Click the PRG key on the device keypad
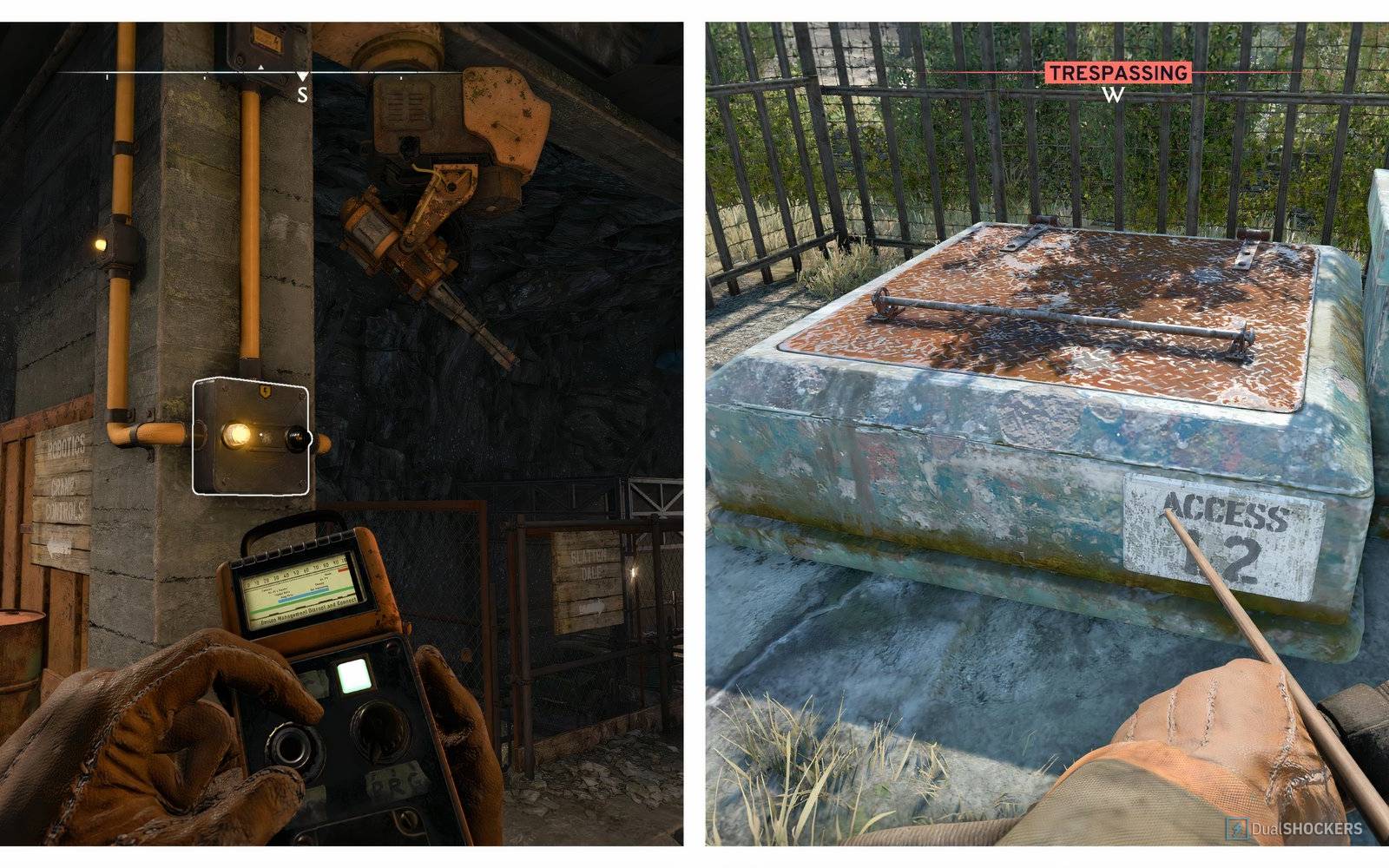This screenshot has height=868, width=1389. pyautogui.click(x=396, y=781)
